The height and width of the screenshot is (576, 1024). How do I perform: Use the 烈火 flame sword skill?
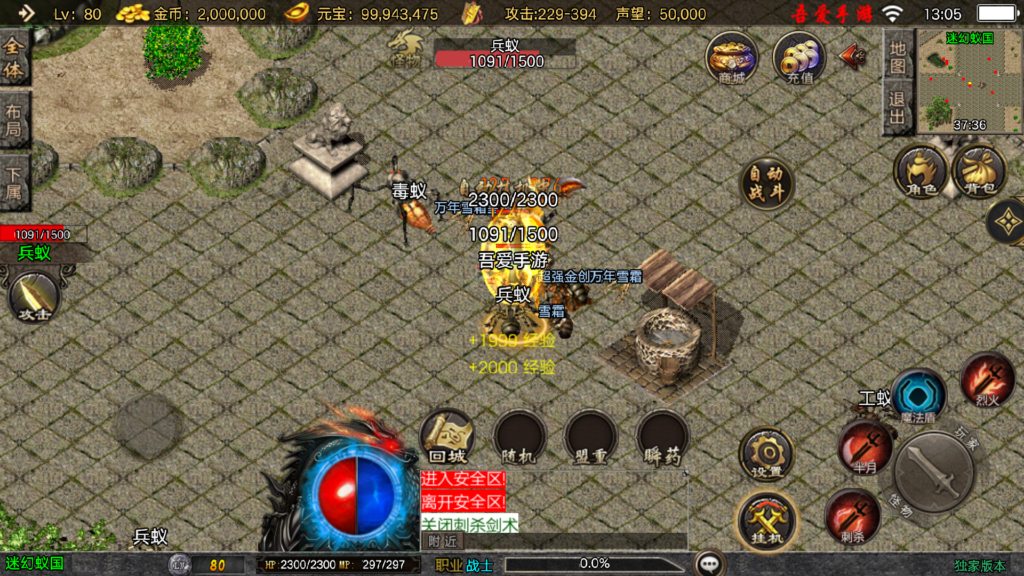(988, 379)
